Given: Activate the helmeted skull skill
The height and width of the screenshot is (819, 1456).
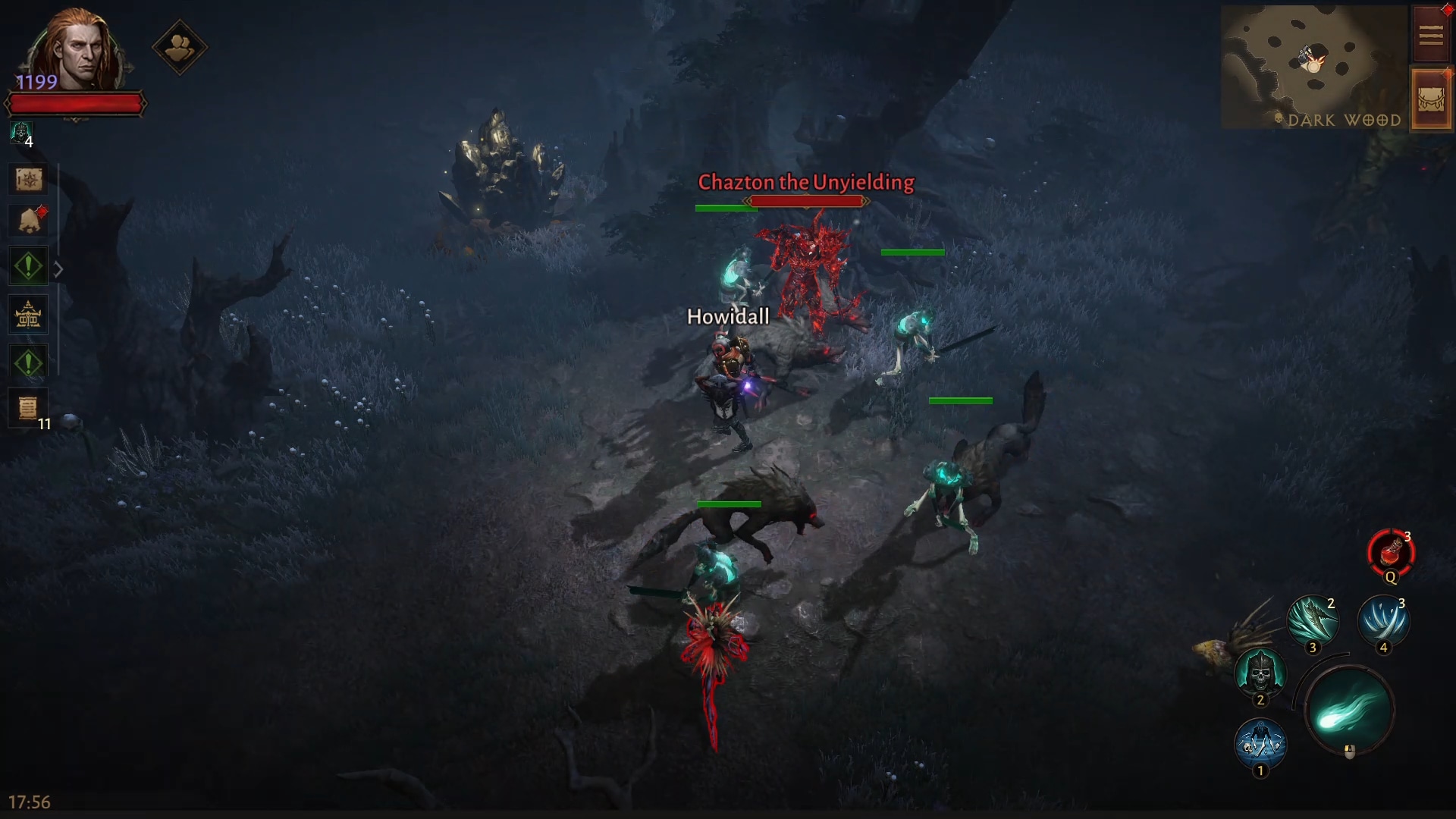Looking at the screenshot, I should pyautogui.click(x=1260, y=672).
